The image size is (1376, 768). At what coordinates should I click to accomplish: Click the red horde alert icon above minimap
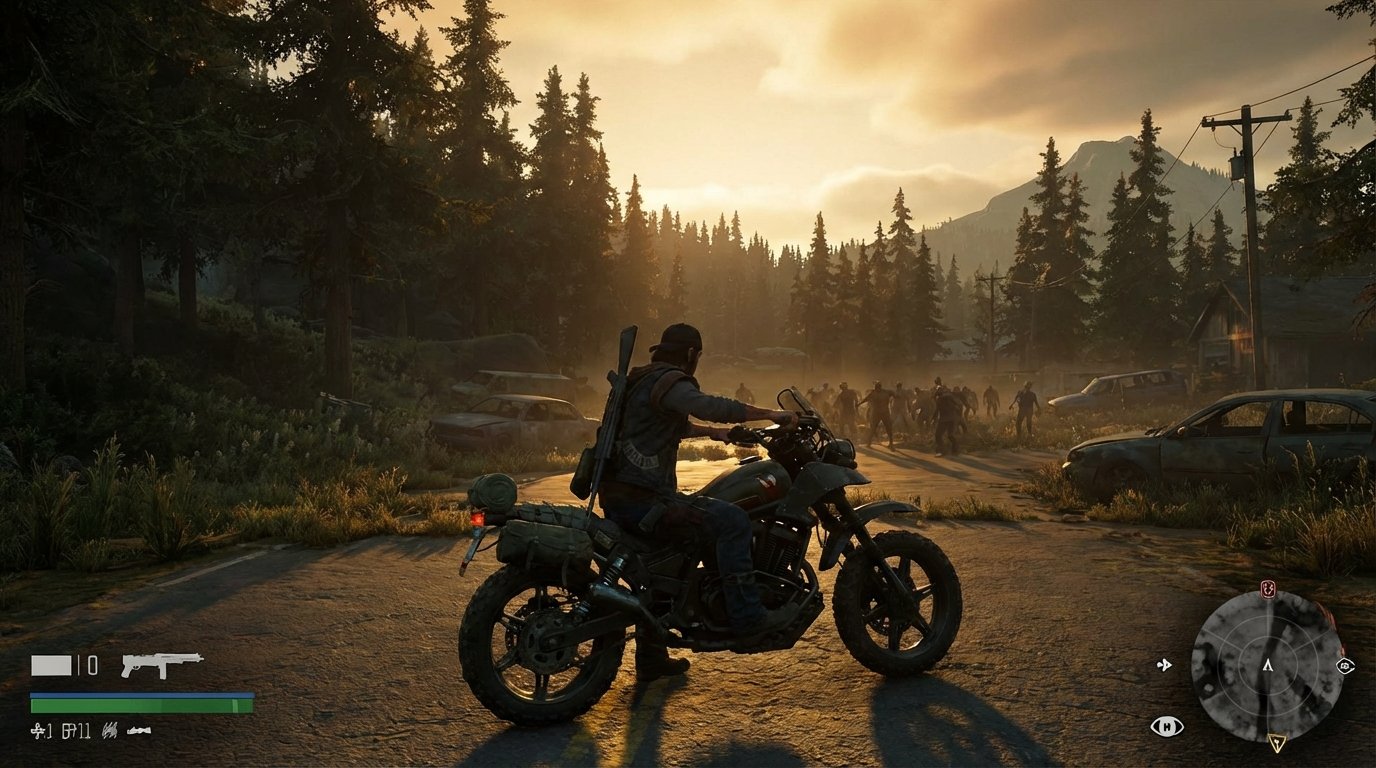(x=1267, y=589)
